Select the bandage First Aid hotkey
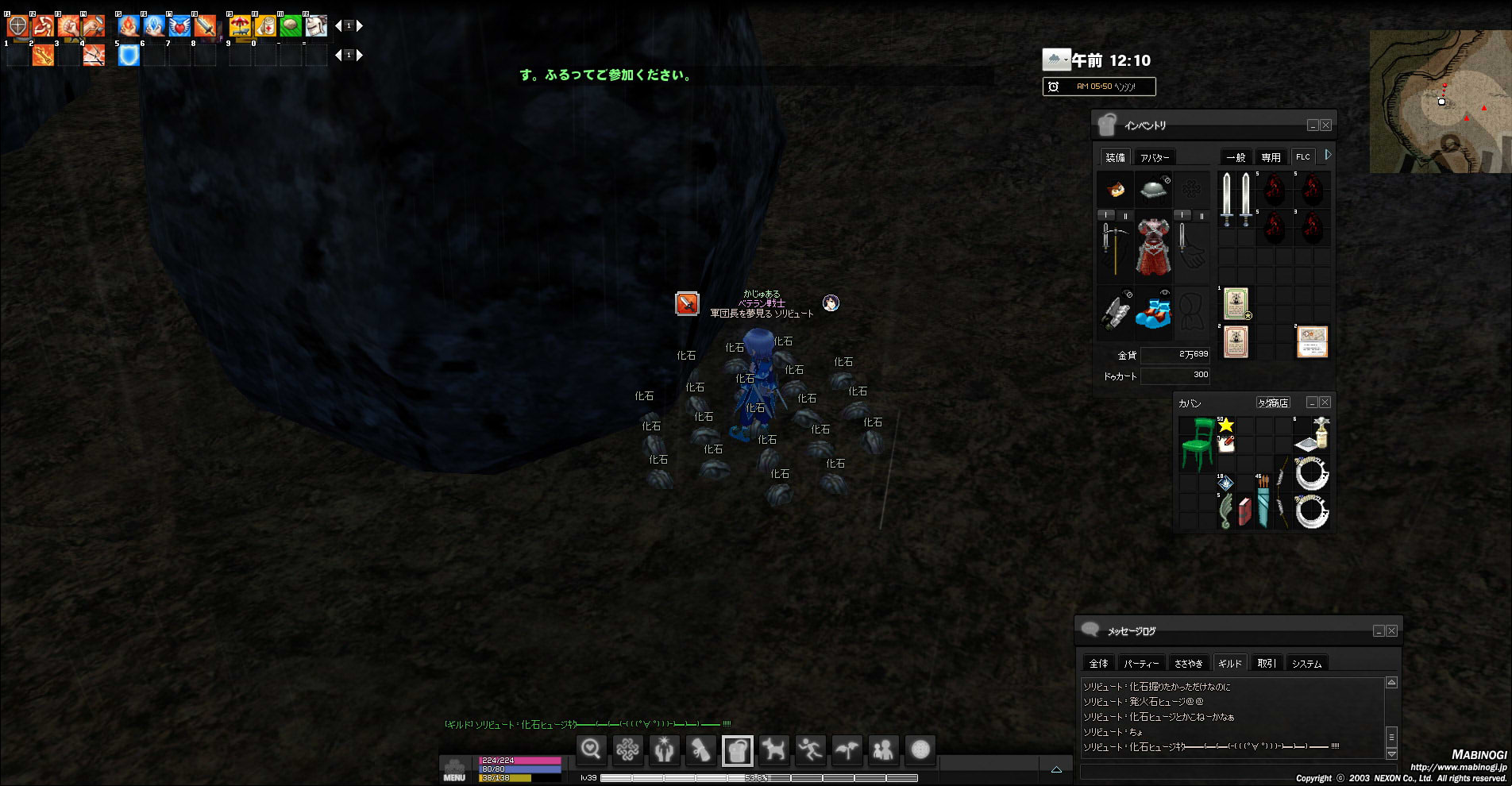The height and width of the screenshot is (786, 1512). (x=265, y=26)
